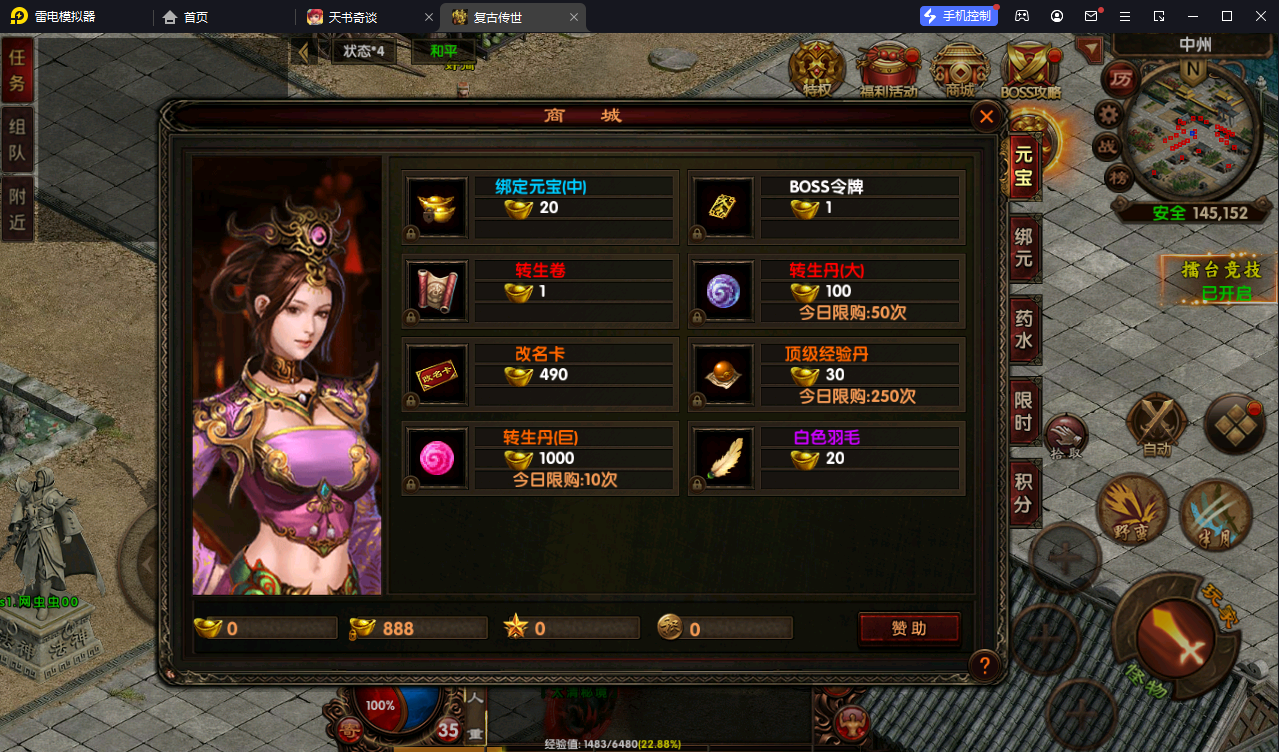Viewport: 1279px width, 752px height.
Task: Click the 赞助 sponsor button
Action: coord(909,628)
